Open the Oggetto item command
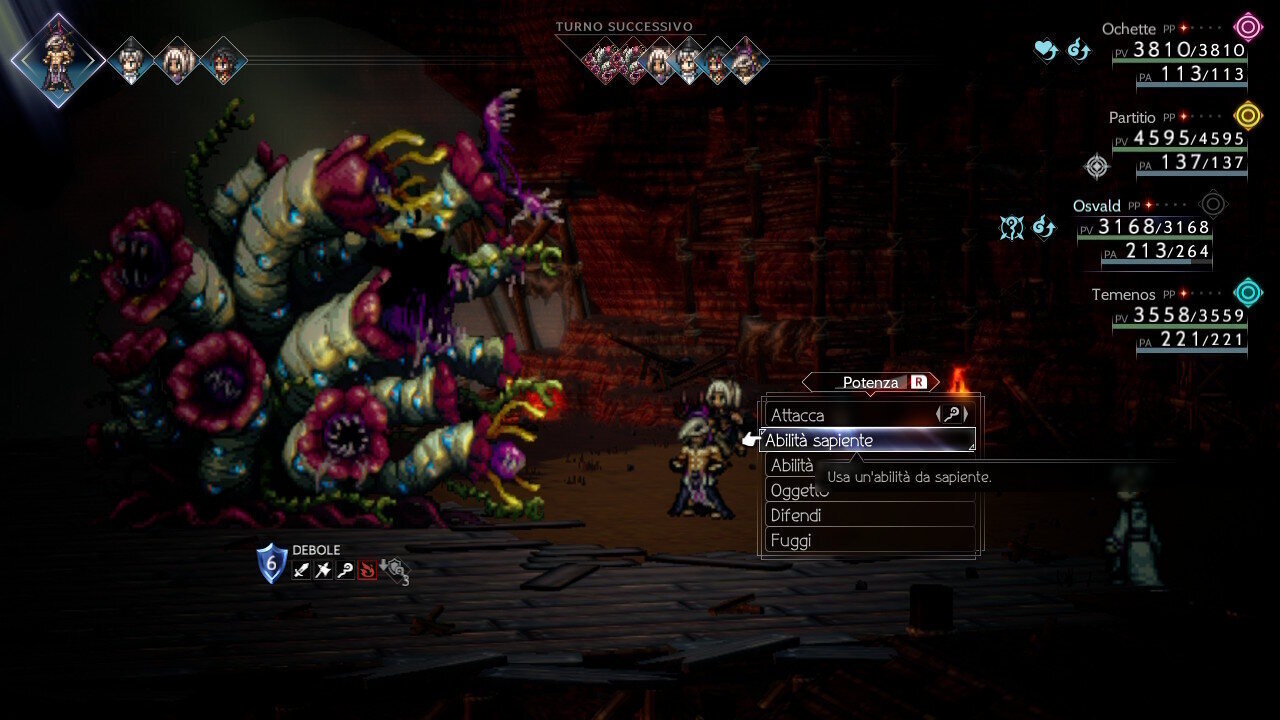 click(x=797, y=490)
